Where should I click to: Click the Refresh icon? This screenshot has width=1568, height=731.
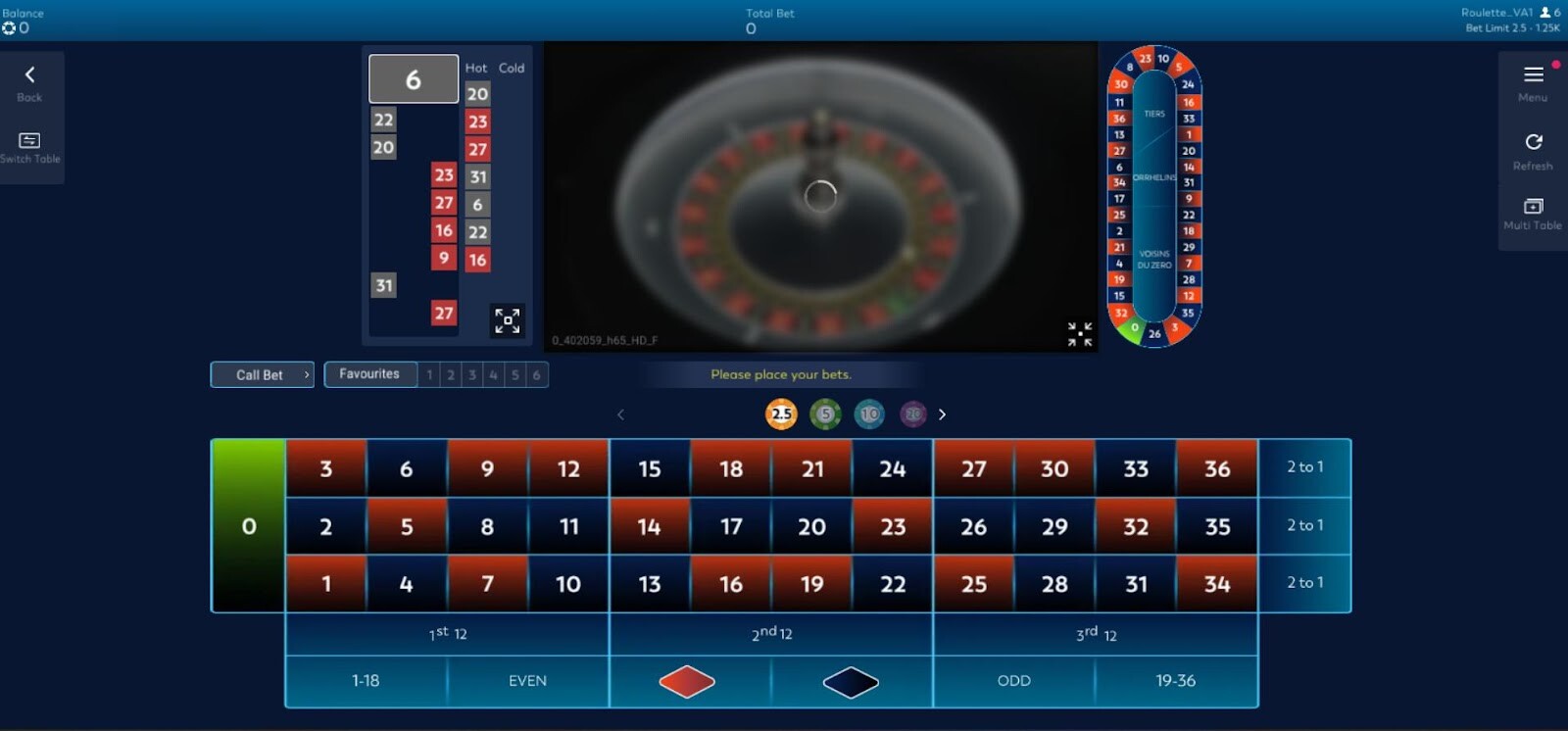pos(1532,142)
